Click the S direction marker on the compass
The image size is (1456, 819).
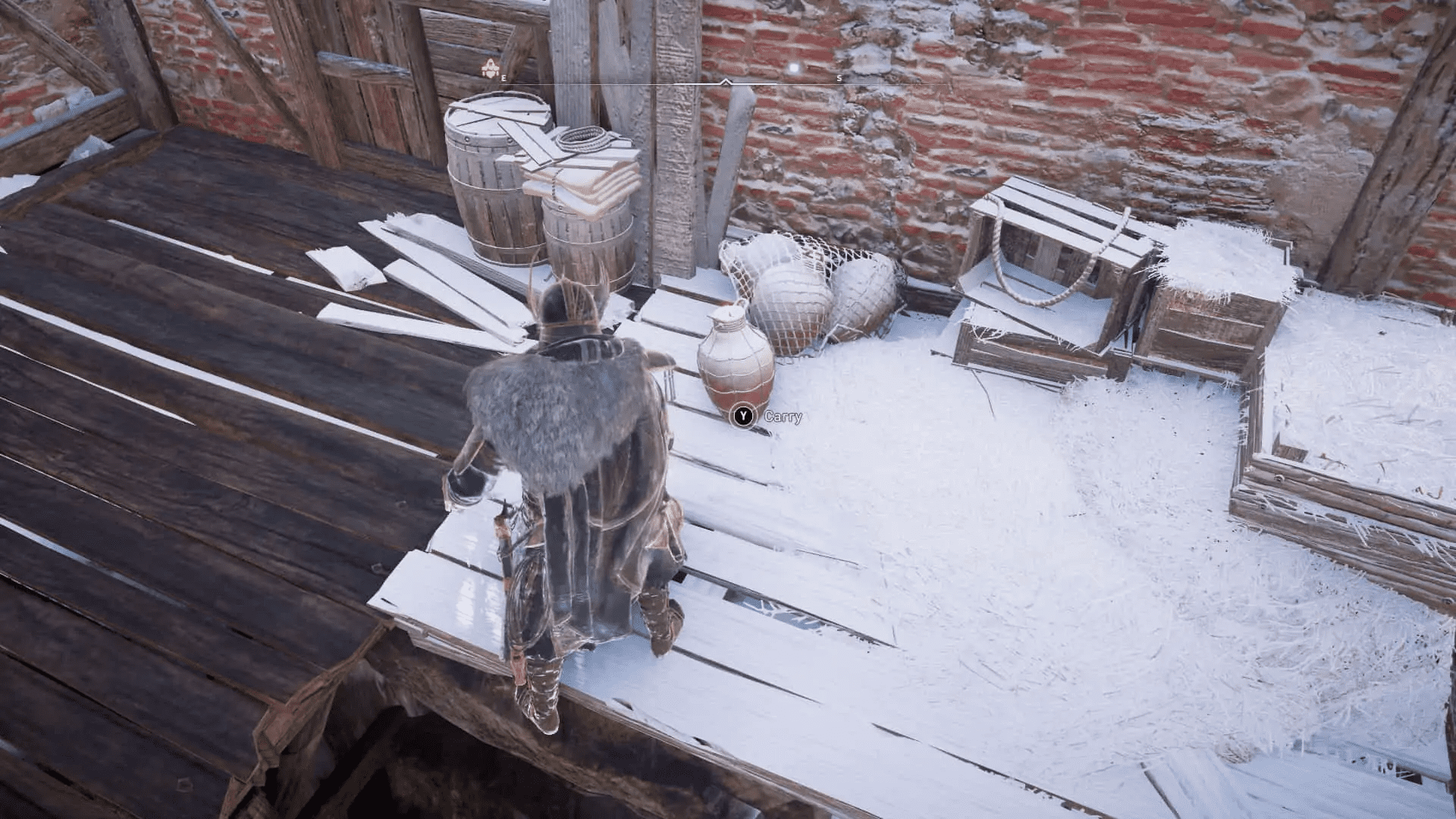click(838, 78)
